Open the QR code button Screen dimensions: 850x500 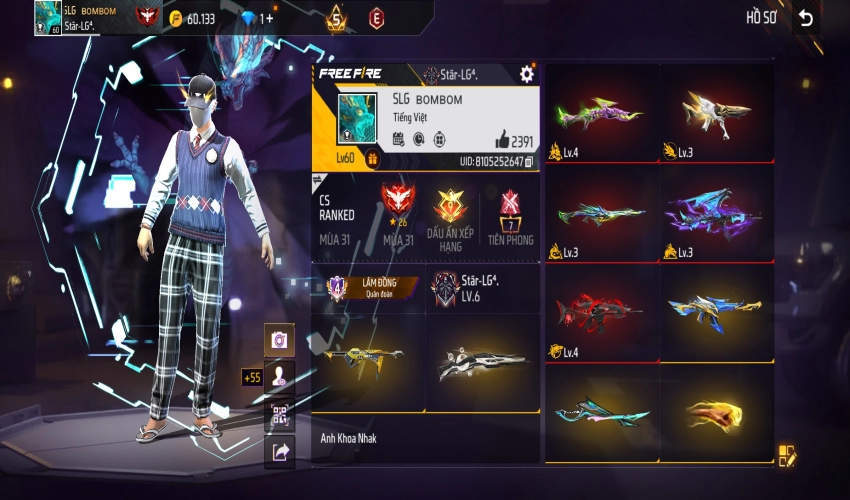coord(280,415)
